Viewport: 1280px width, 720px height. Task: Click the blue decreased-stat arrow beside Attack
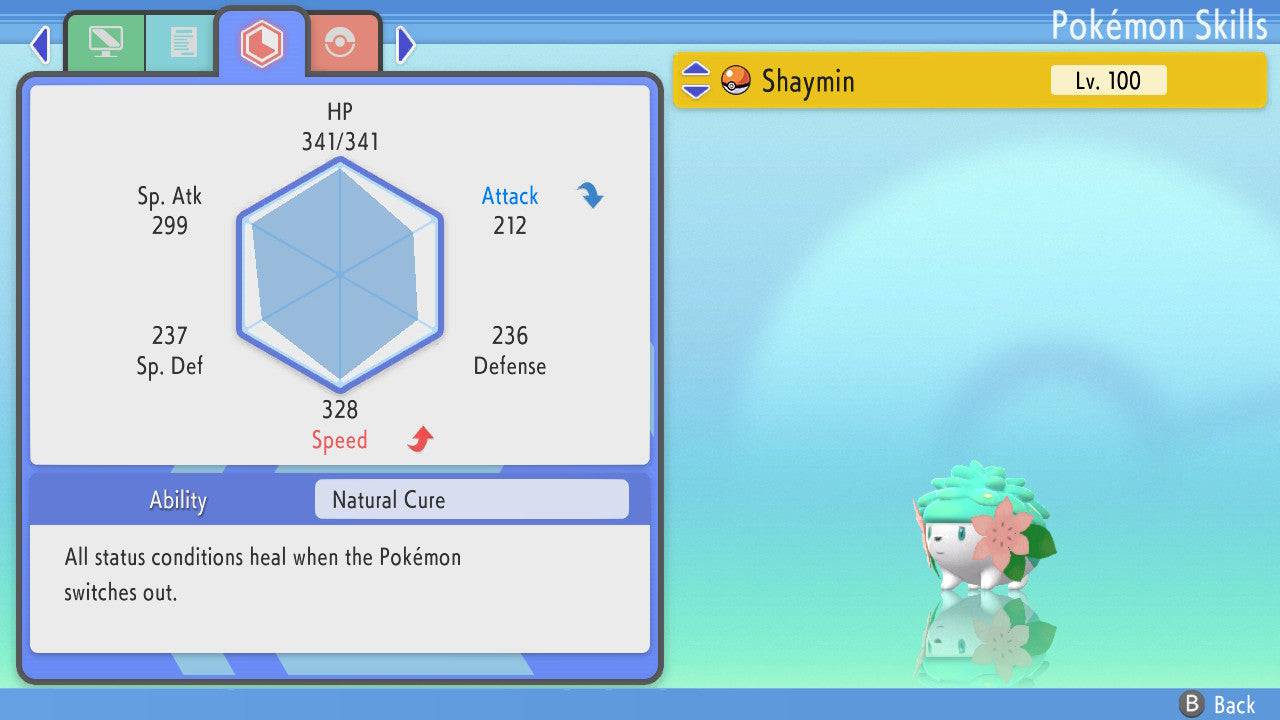(590, 197)
